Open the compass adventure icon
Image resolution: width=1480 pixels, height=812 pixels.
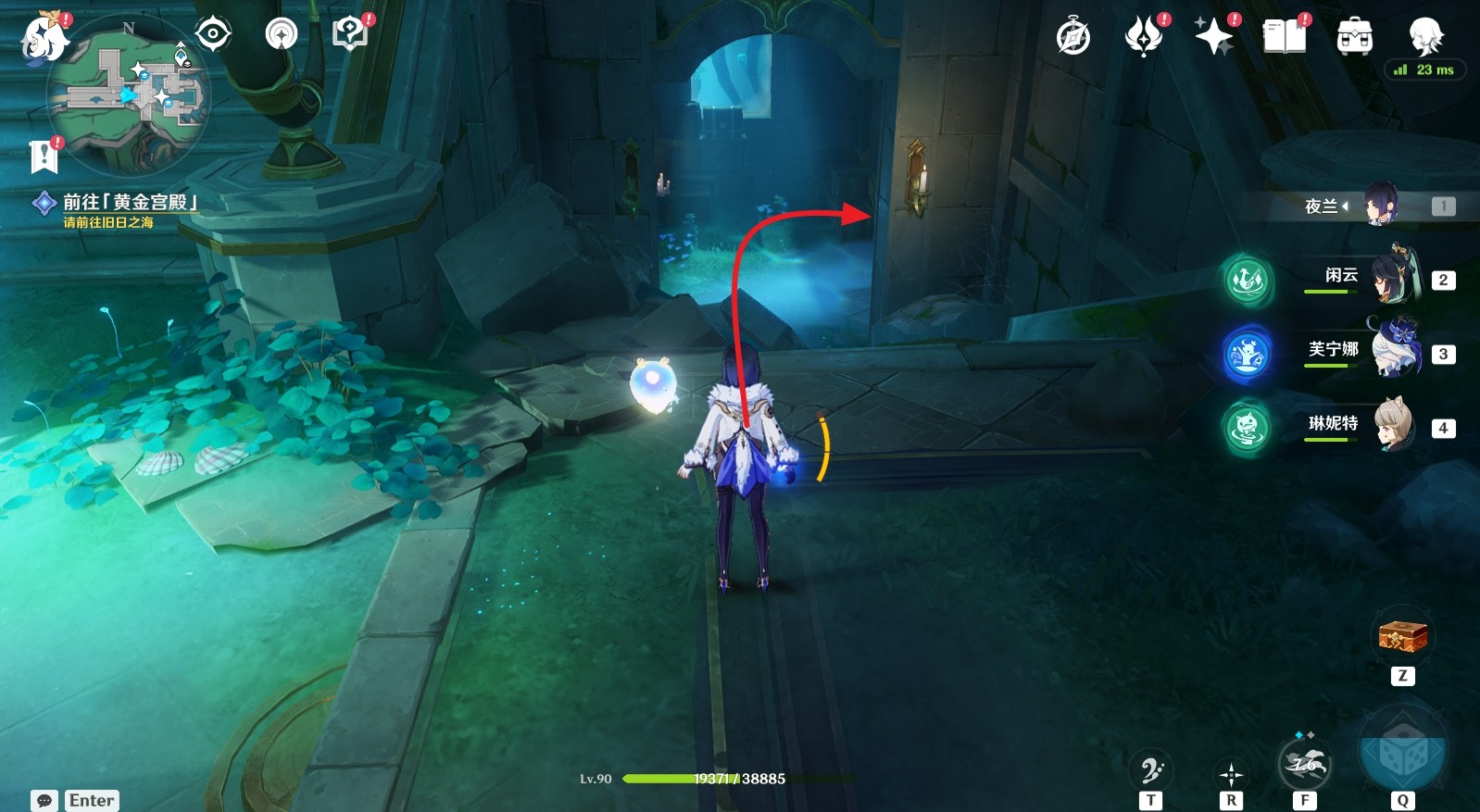point(1073,37)
